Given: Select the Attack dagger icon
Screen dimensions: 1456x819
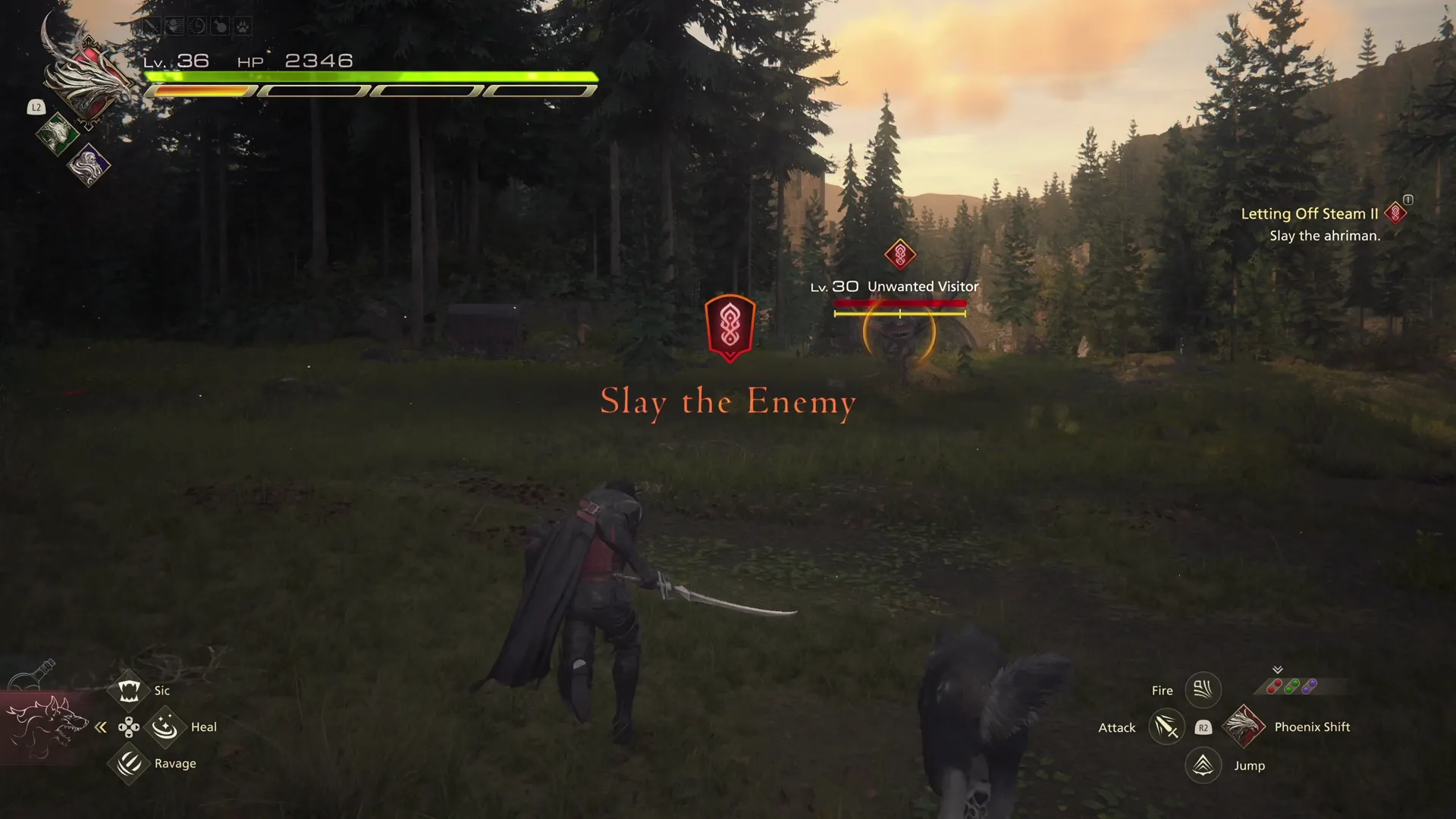Looking at the screenshot, I should pos(1168,727).
